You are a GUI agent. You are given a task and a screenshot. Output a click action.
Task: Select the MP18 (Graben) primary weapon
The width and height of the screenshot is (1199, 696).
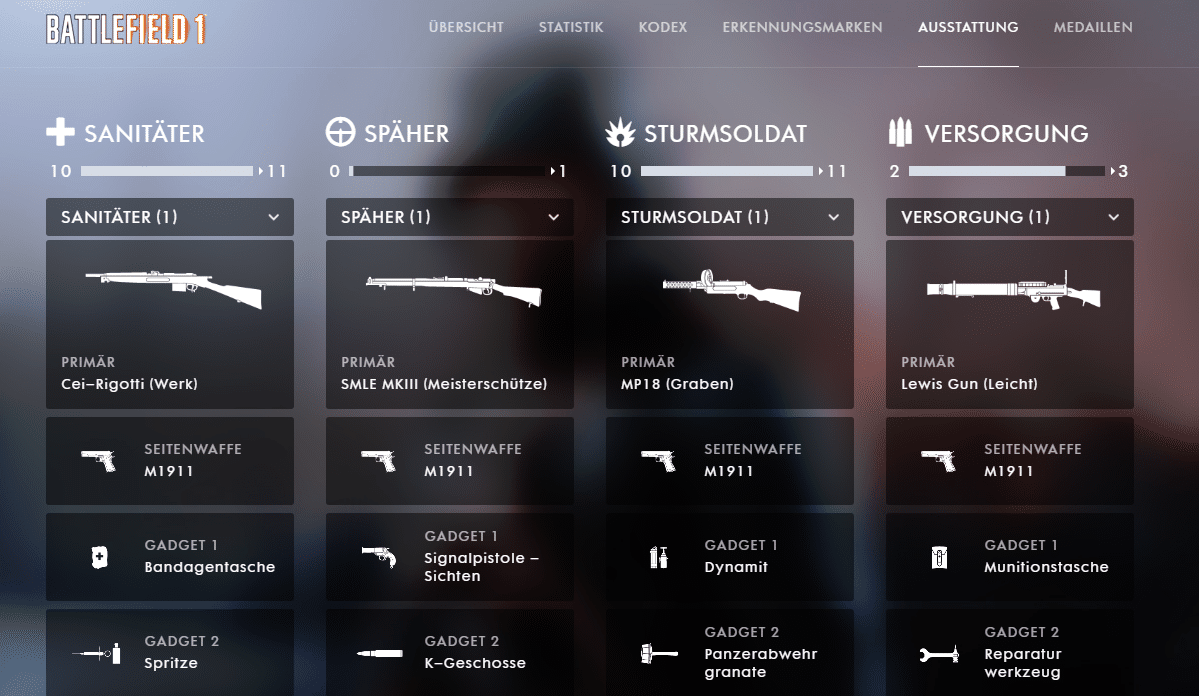coord(730,324)
